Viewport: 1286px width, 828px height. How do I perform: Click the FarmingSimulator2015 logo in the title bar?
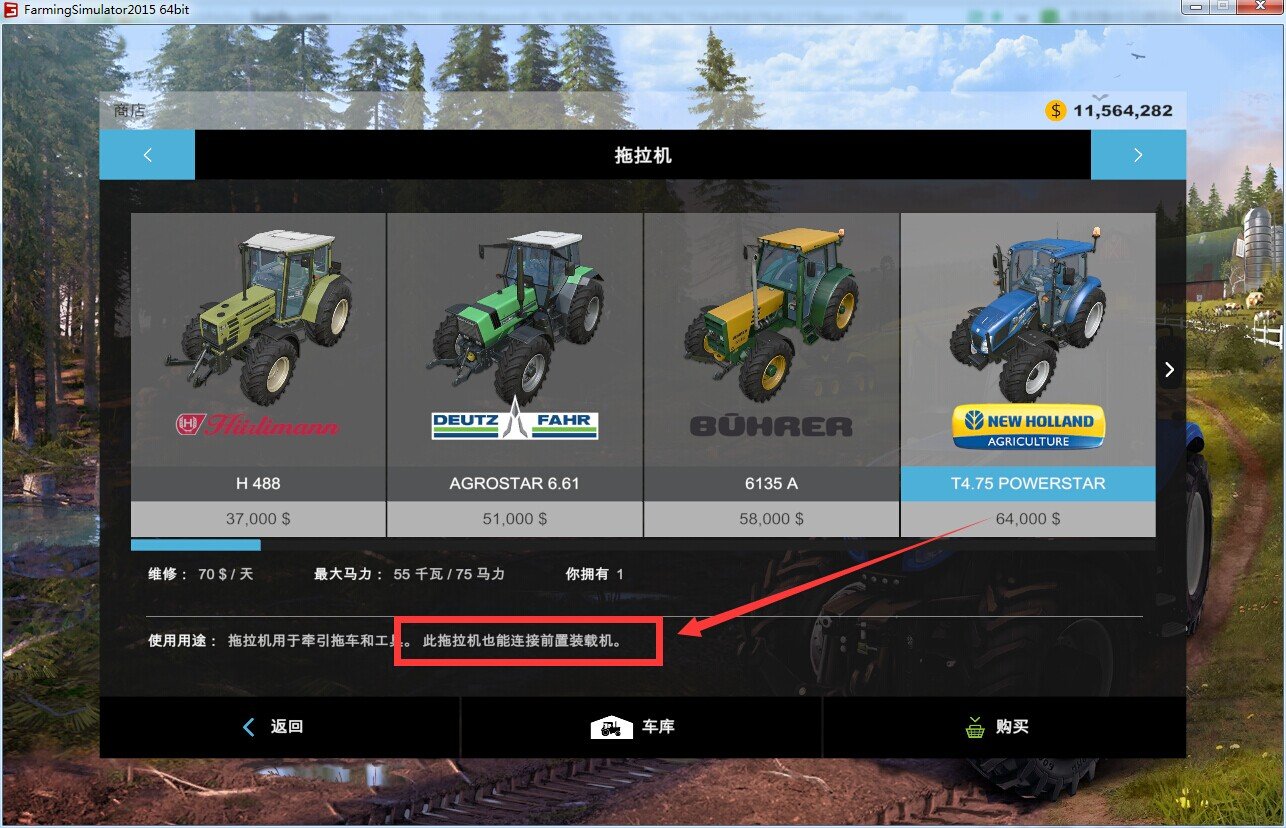pyautogui.click(x=10, y=7)
